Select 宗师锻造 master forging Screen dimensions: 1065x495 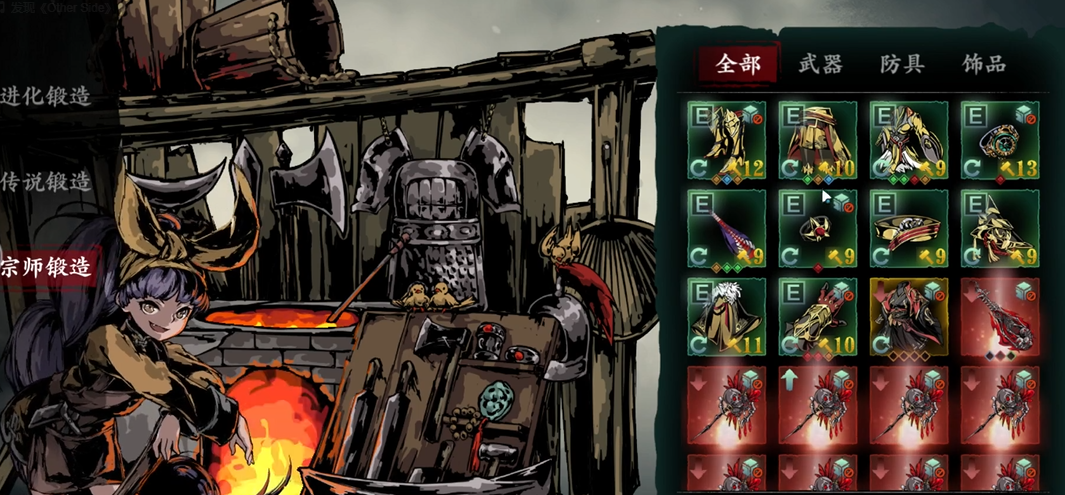tap(48, 267)
